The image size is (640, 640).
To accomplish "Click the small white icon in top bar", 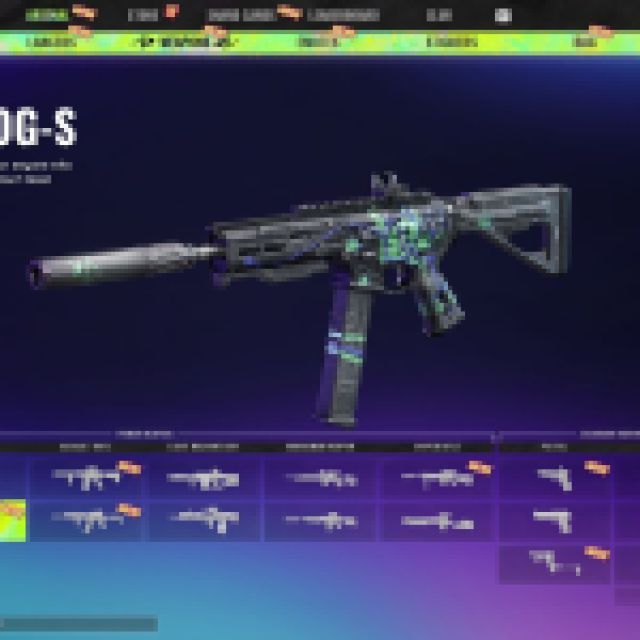I will click(x=503, y=16).
